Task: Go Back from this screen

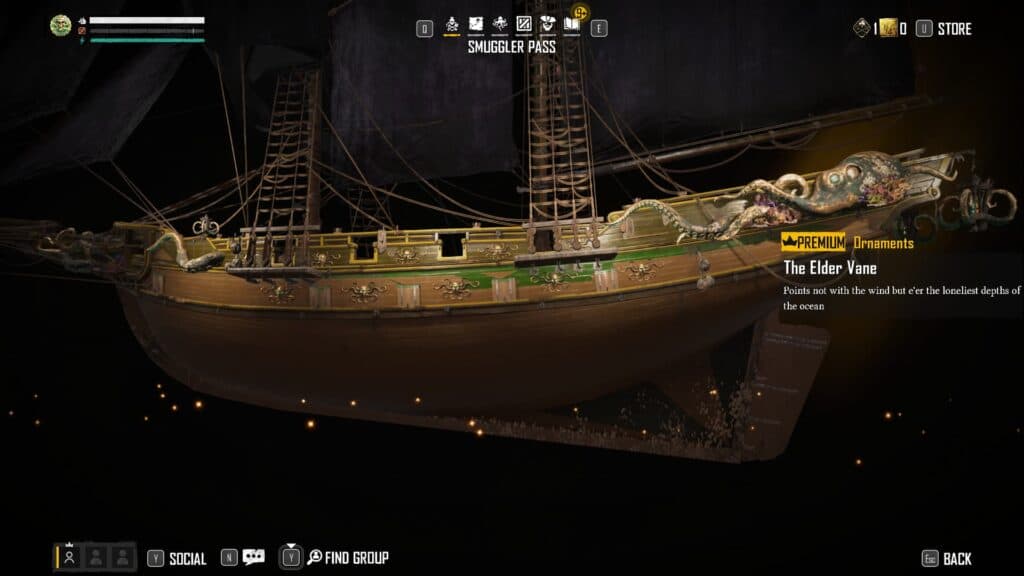Action: point(956,558)
